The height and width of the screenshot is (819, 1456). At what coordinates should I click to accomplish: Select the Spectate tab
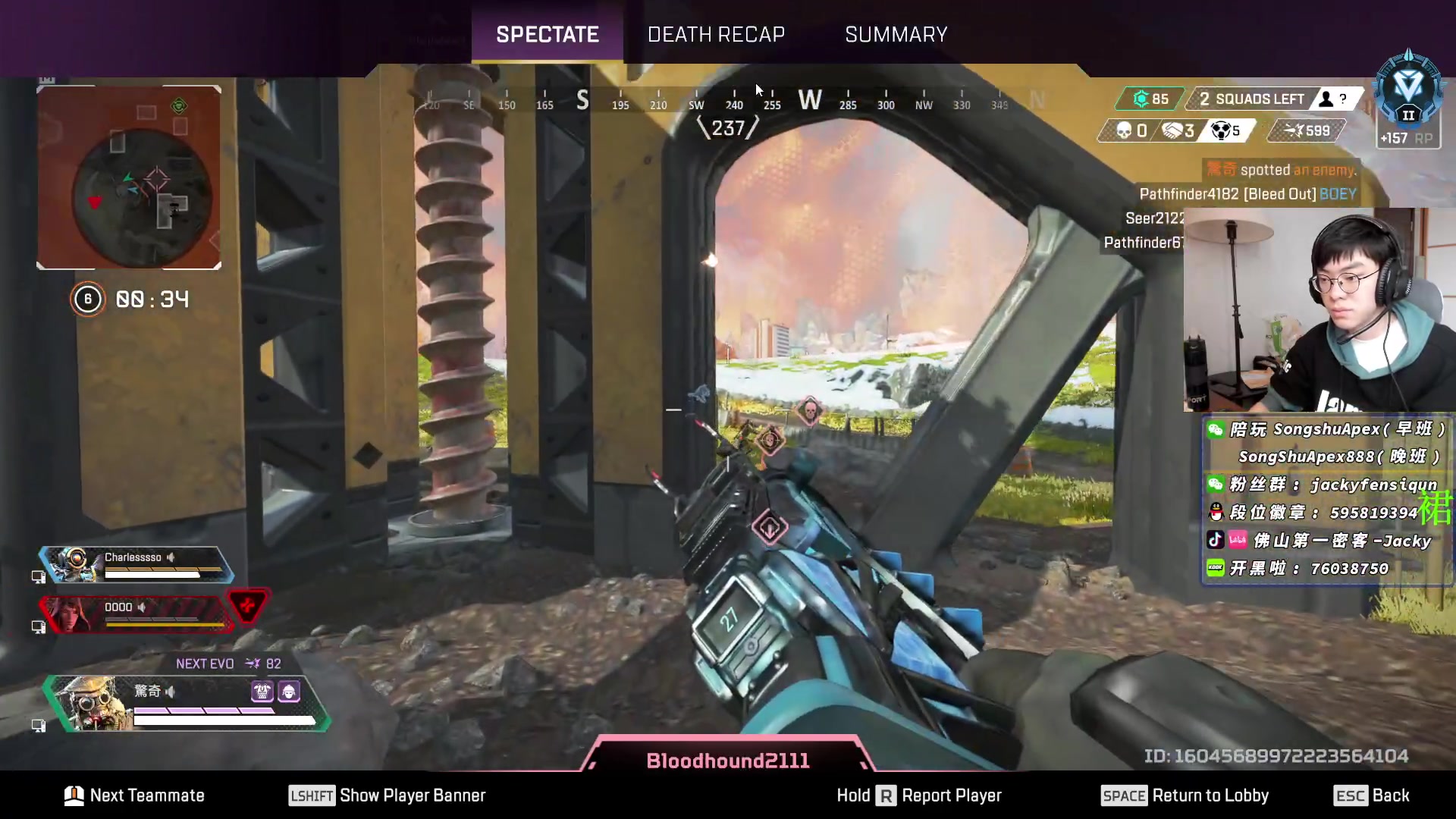547,34
